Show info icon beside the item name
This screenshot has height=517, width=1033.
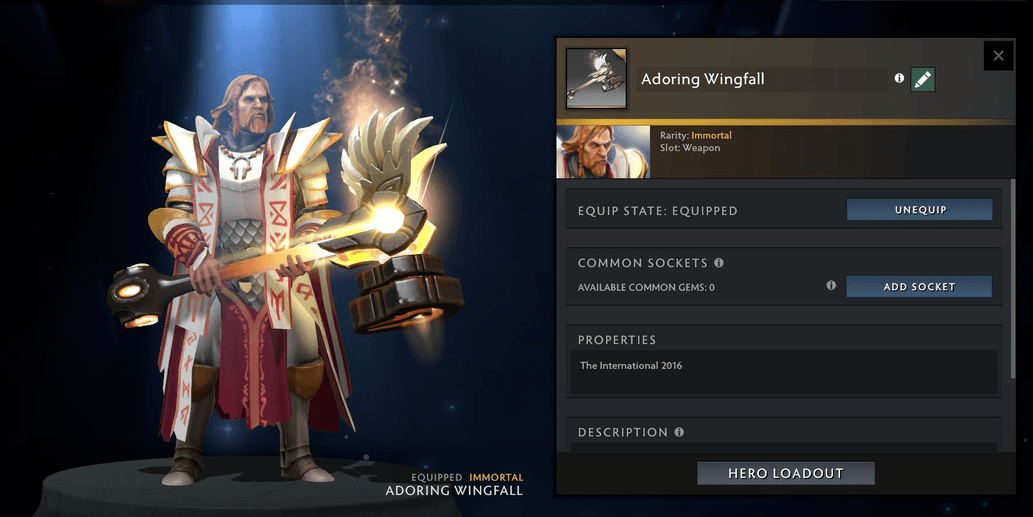pyautogui.click(x=899, y=78)
